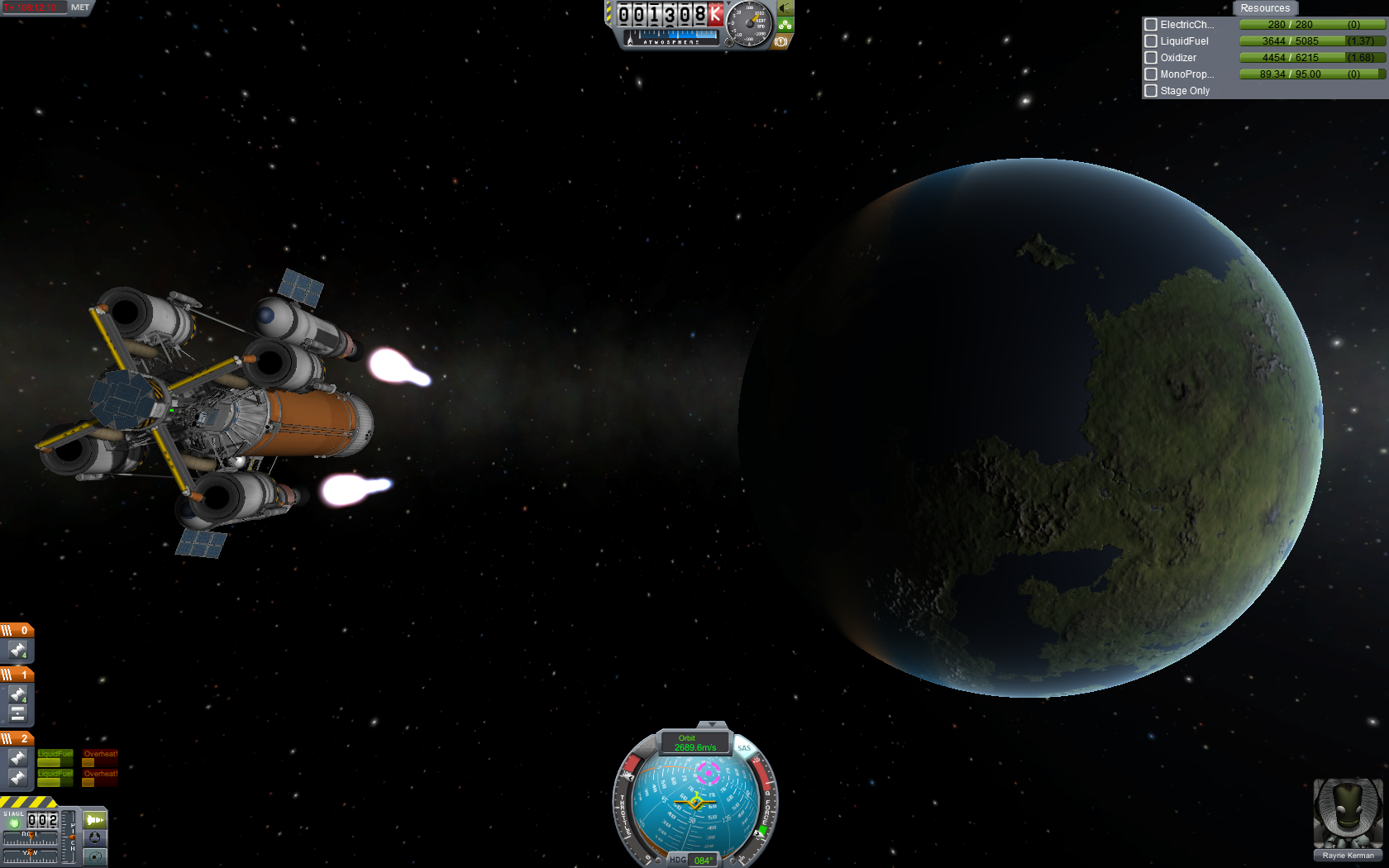Switch to docking mode button
The image size is (1389, 868).
pos(95,838)
